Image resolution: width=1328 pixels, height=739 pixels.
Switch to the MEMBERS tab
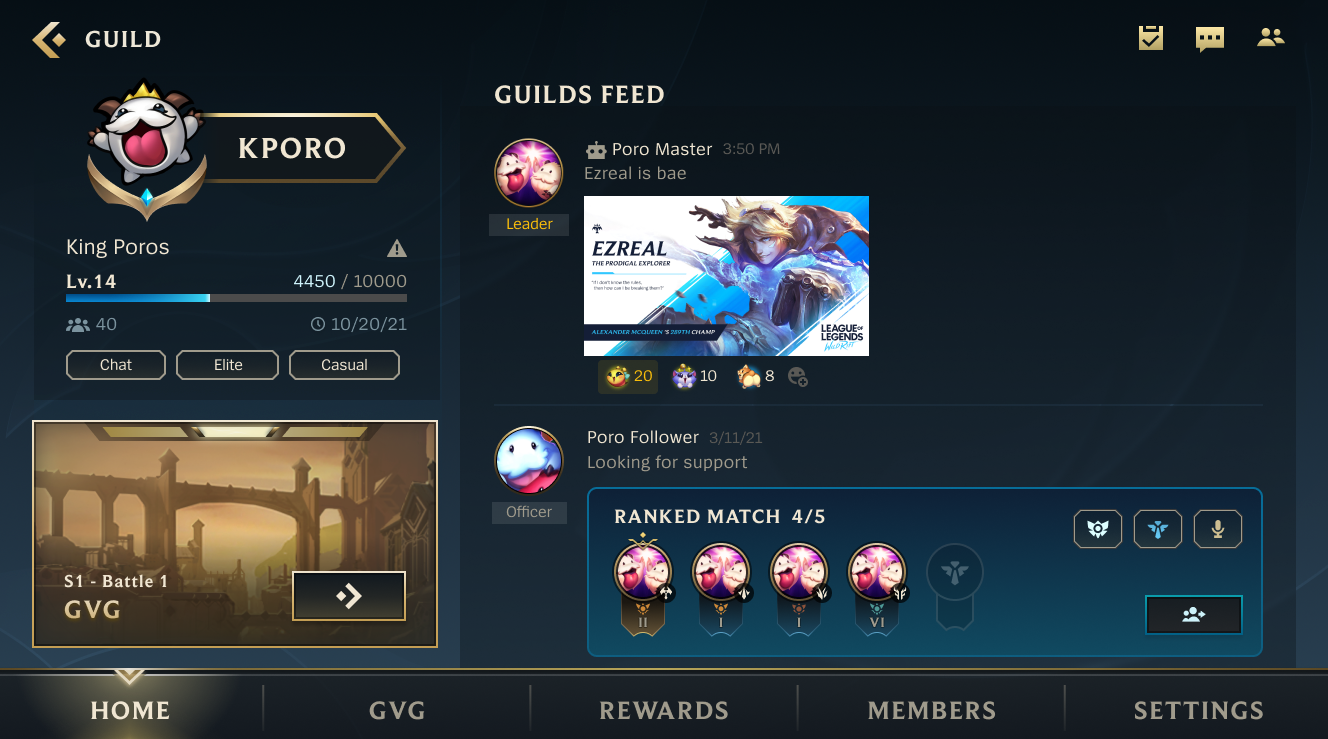click(x=931, y=710)
